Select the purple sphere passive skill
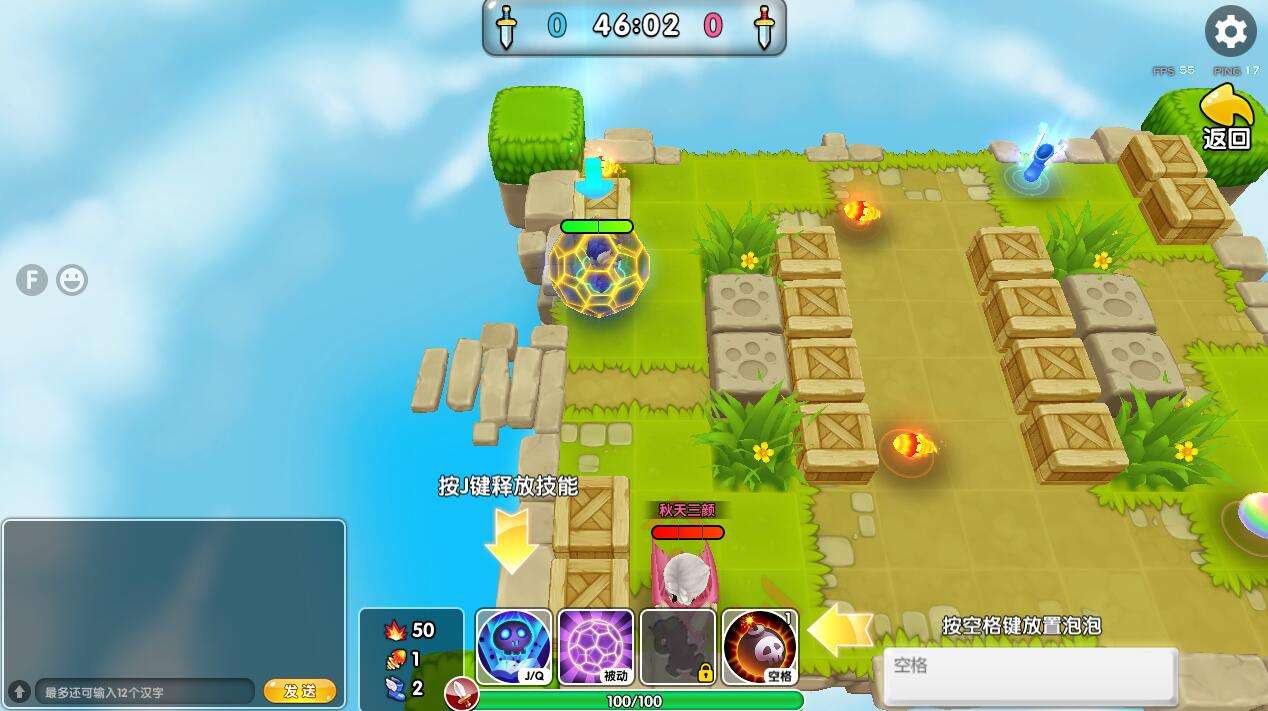Image resolution: width=1268 pixels, height=711 pixels. [595, 646]
